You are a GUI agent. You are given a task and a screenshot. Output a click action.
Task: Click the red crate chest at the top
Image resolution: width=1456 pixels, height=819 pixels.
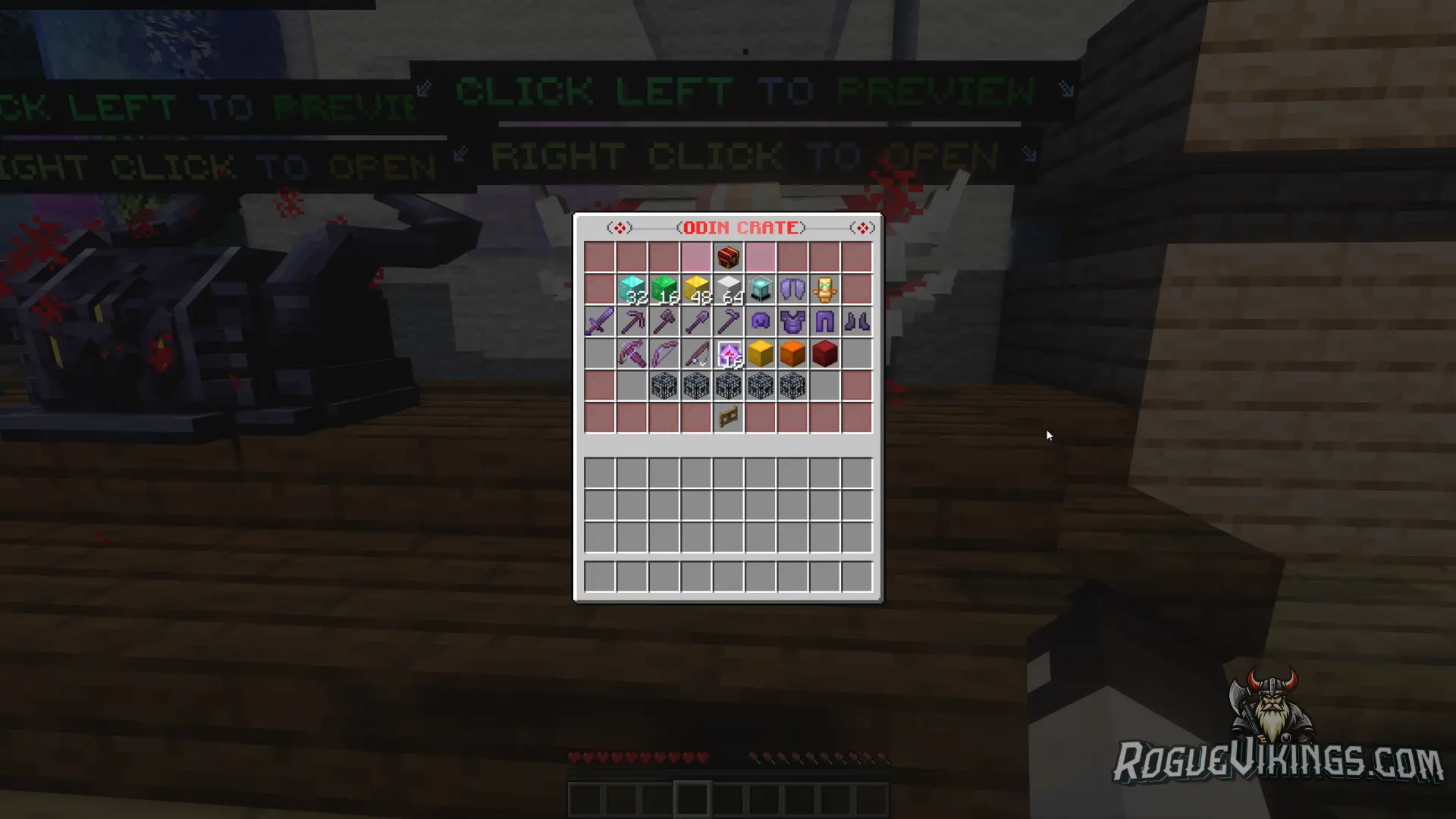pyautogui.click(x=730, y=256)
